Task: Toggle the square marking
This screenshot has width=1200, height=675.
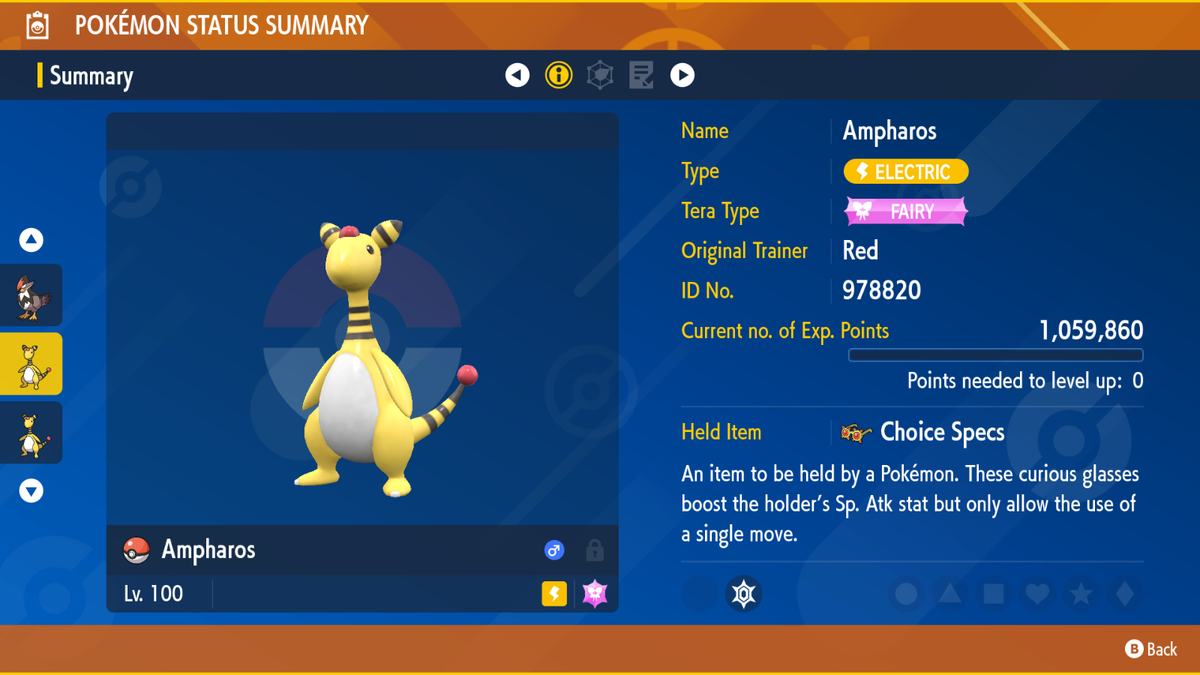Action: click(994, 594)
